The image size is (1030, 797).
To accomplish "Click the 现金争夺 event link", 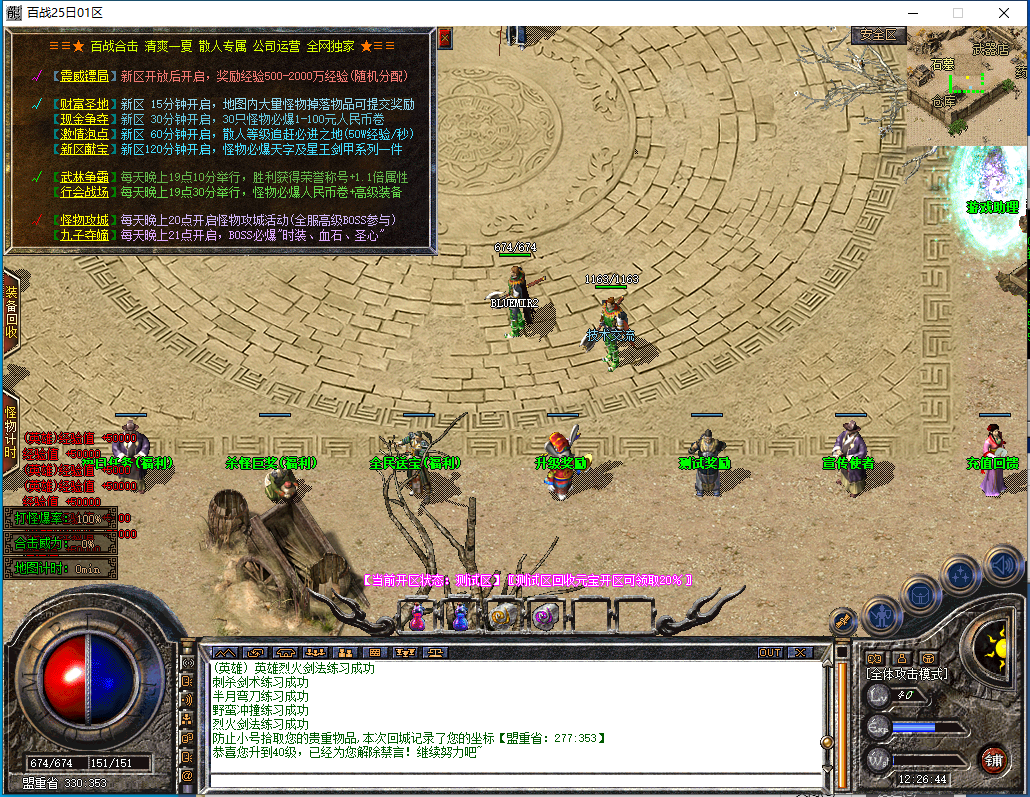I will click(x=83, y=119).
